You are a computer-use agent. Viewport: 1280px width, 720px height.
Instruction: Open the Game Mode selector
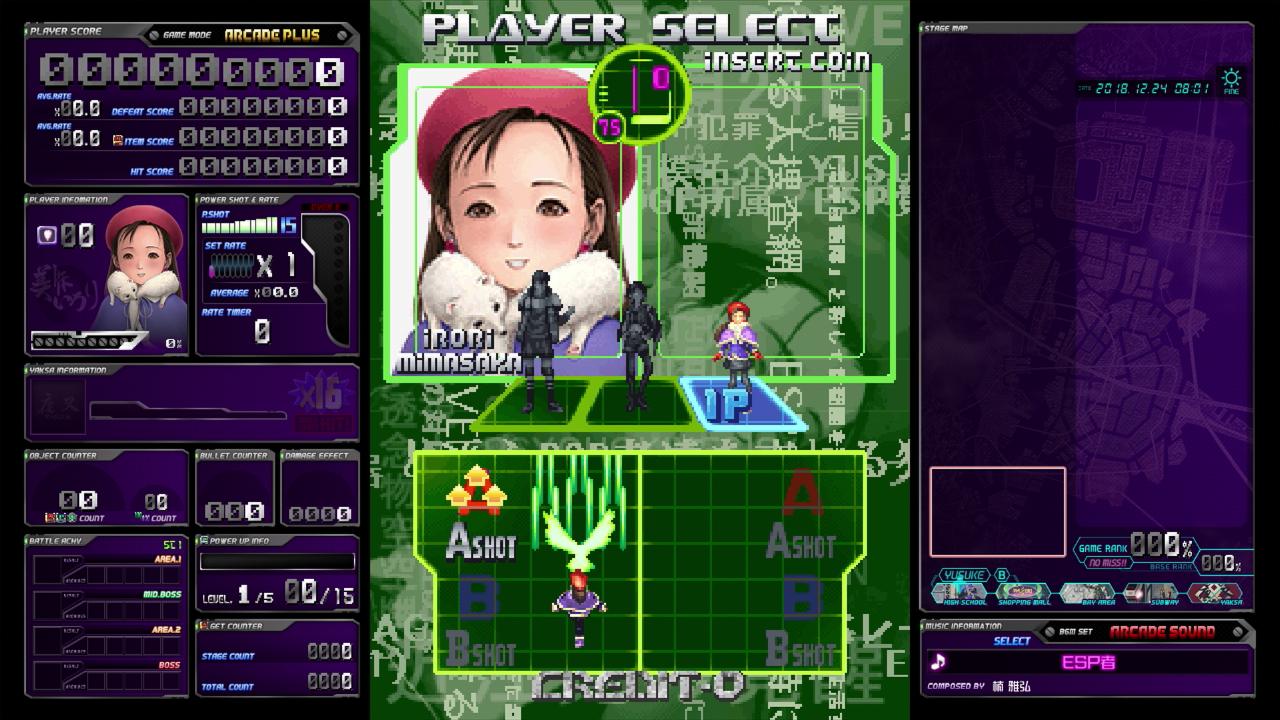[x=189, y=32]
